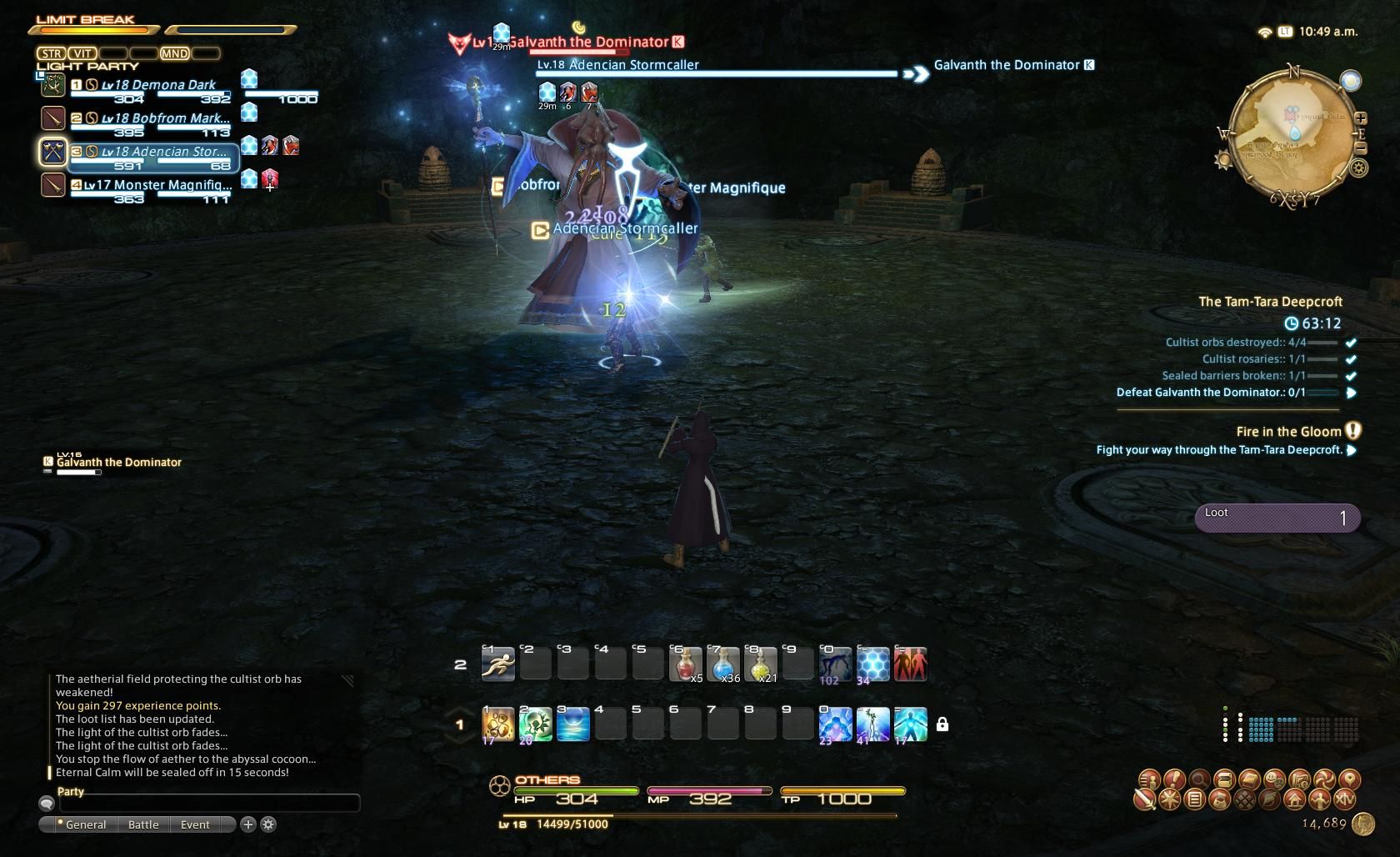Viewport: 1400px width, 857px height.
Task: Use the blue ether potion stack of 36
Action: coord(722,664)
